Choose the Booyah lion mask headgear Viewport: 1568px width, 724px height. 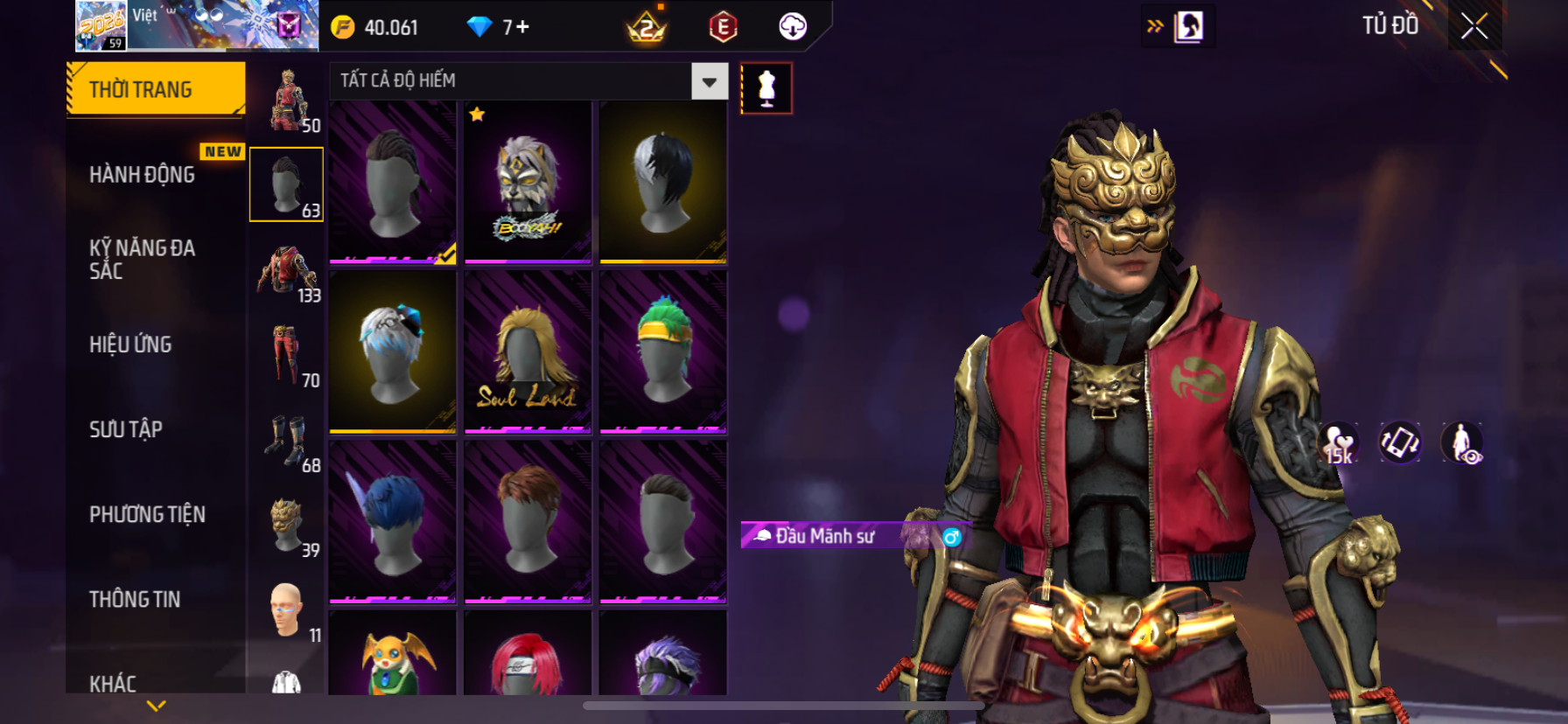[528, 182]
